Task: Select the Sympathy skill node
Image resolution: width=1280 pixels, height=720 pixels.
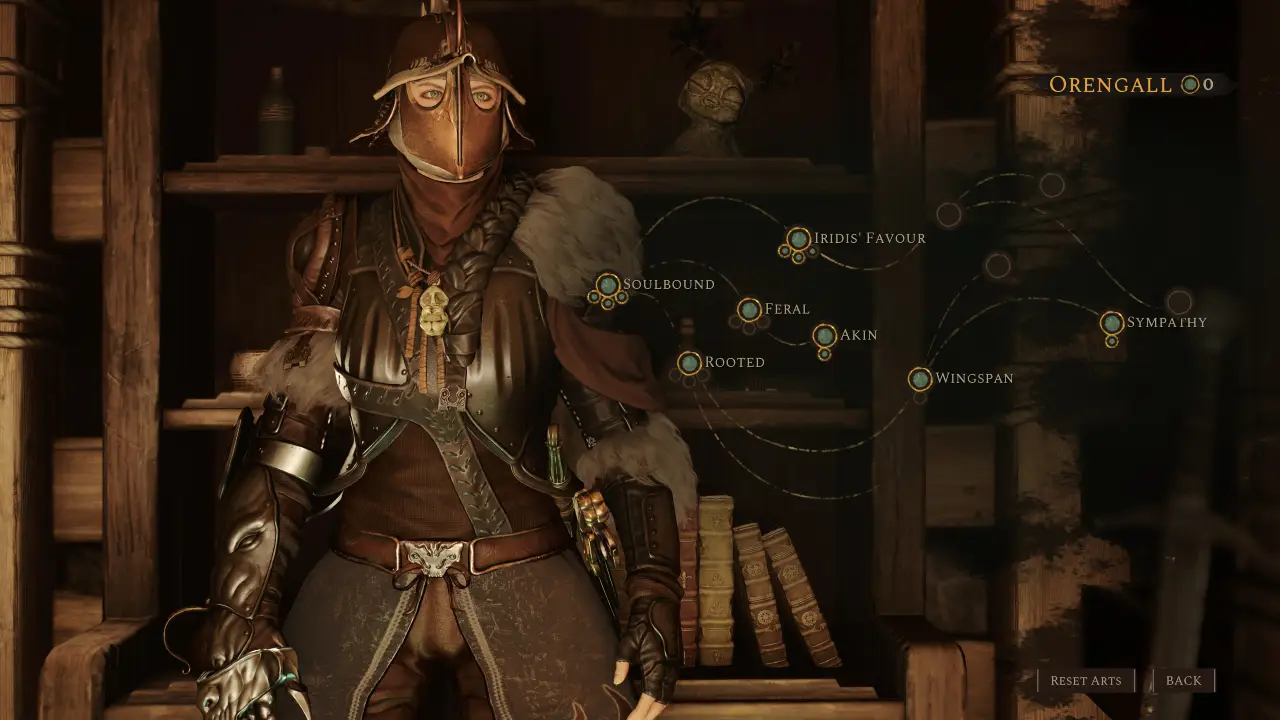Action: pos(1112,323)
